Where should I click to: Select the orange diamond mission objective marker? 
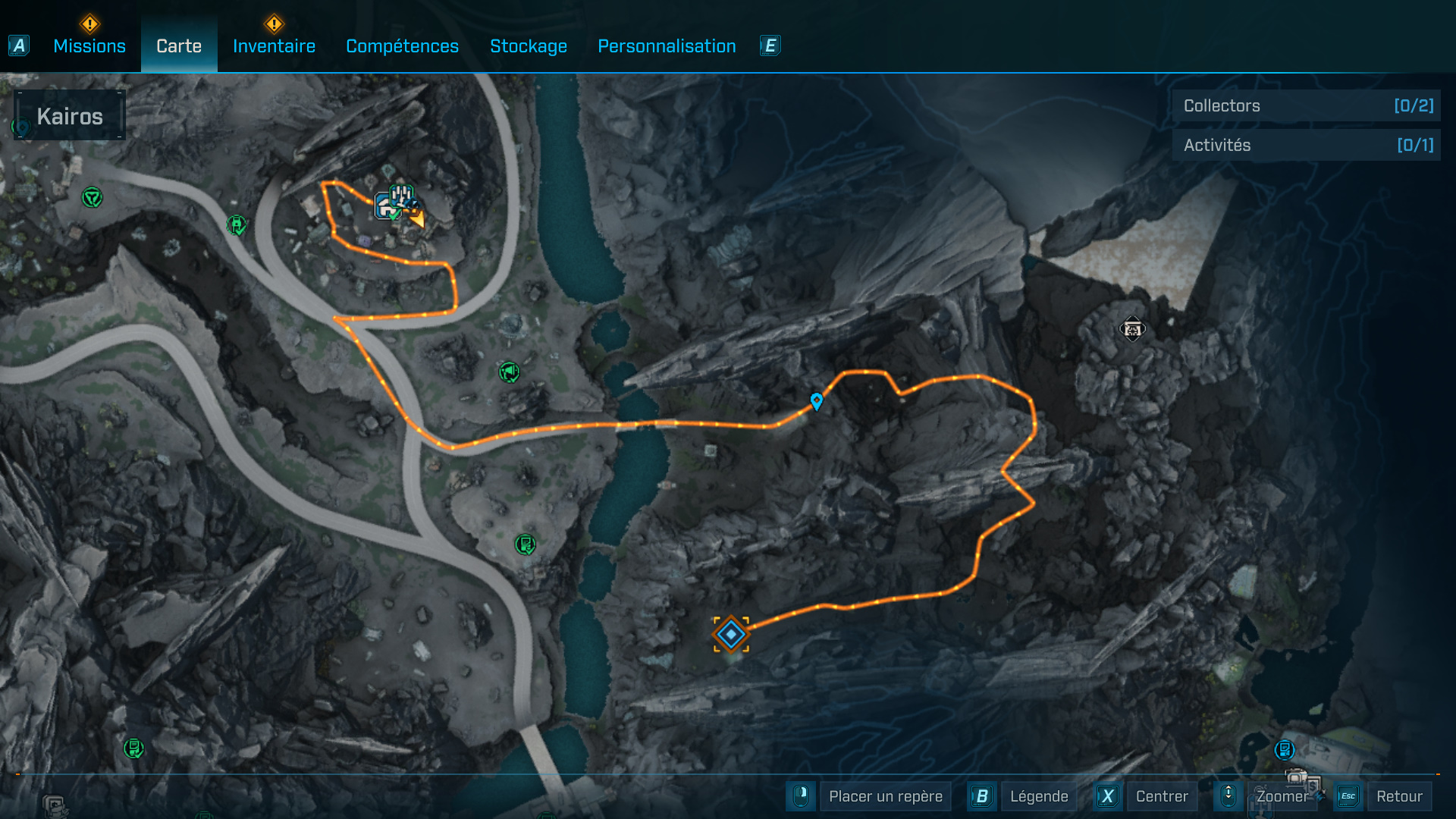[x=731, y=634]
